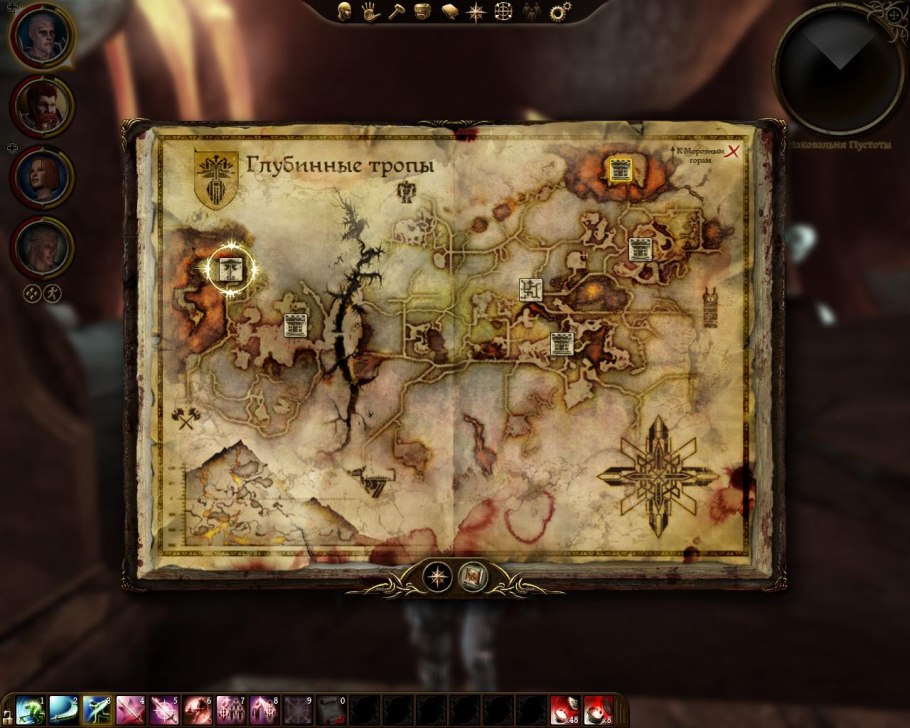Open the skills hand icon
The height and width of the screenshot is (728, 910).
coord(369,12)
